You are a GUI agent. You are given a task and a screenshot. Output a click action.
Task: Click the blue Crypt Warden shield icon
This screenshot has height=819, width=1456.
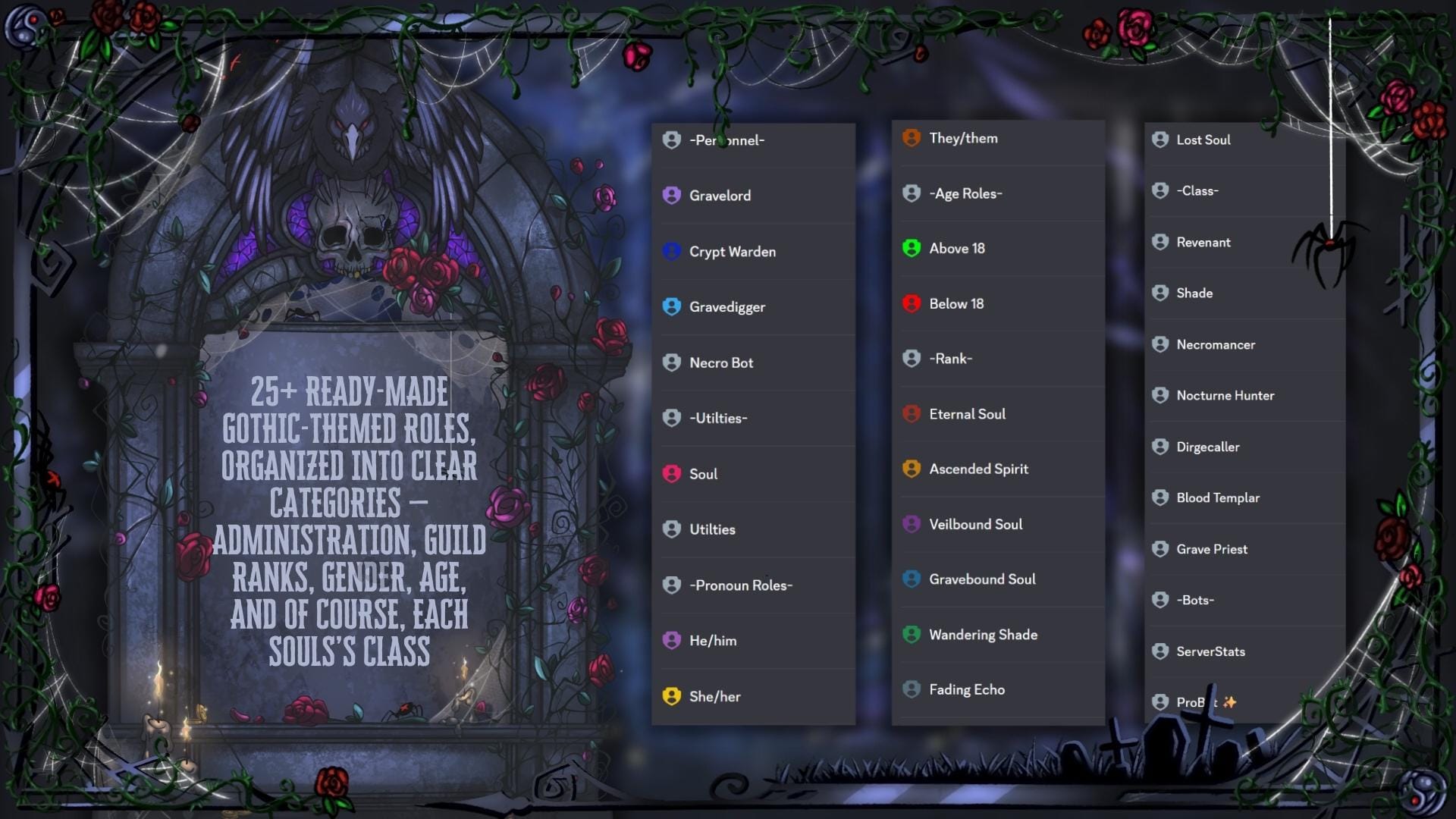click(672, 251)
